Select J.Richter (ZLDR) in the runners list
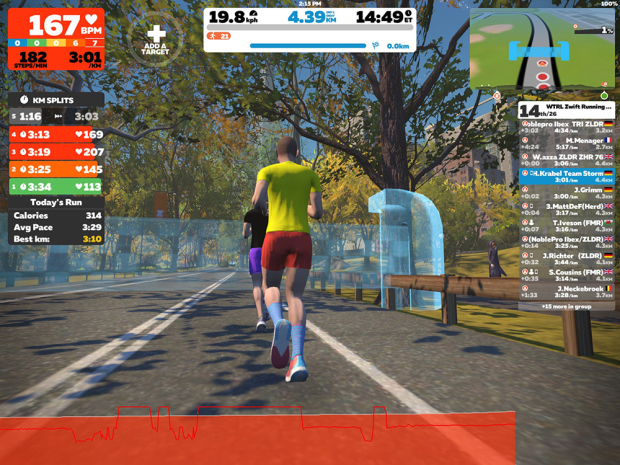The height and width of the screenshot is (465, 620). (x=566, y=256)
